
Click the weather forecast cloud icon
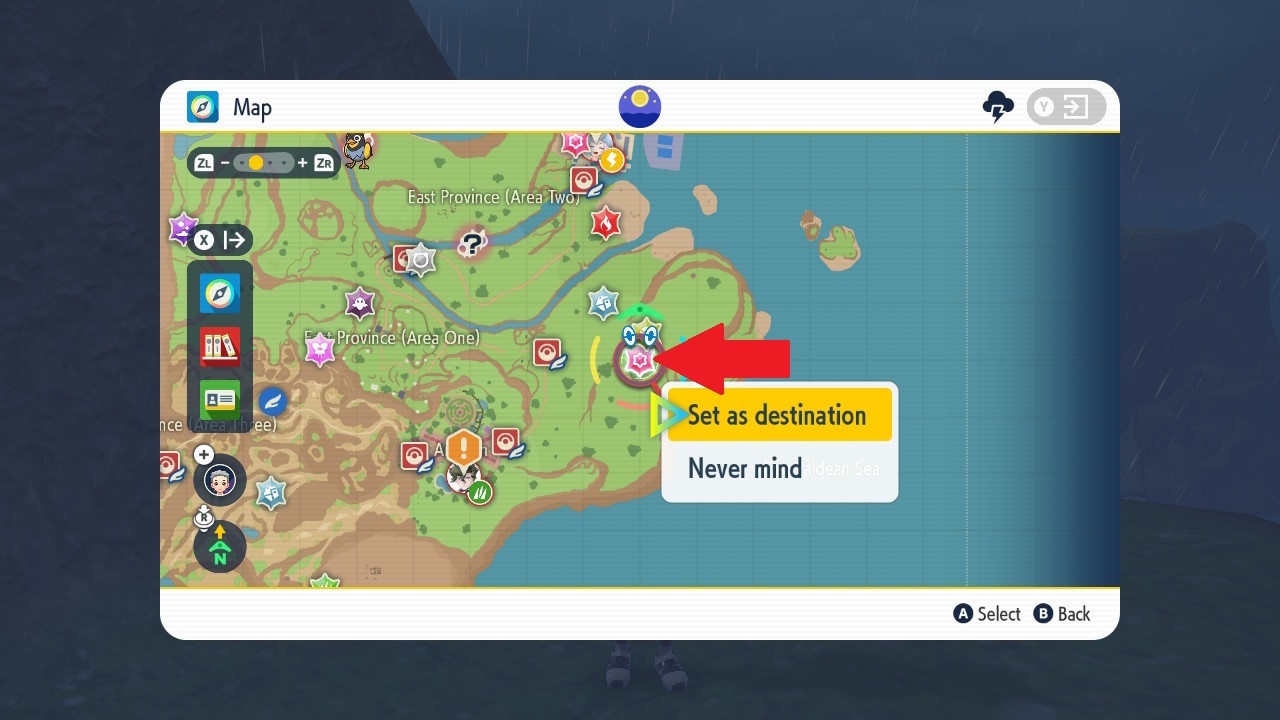pos(999,104)
